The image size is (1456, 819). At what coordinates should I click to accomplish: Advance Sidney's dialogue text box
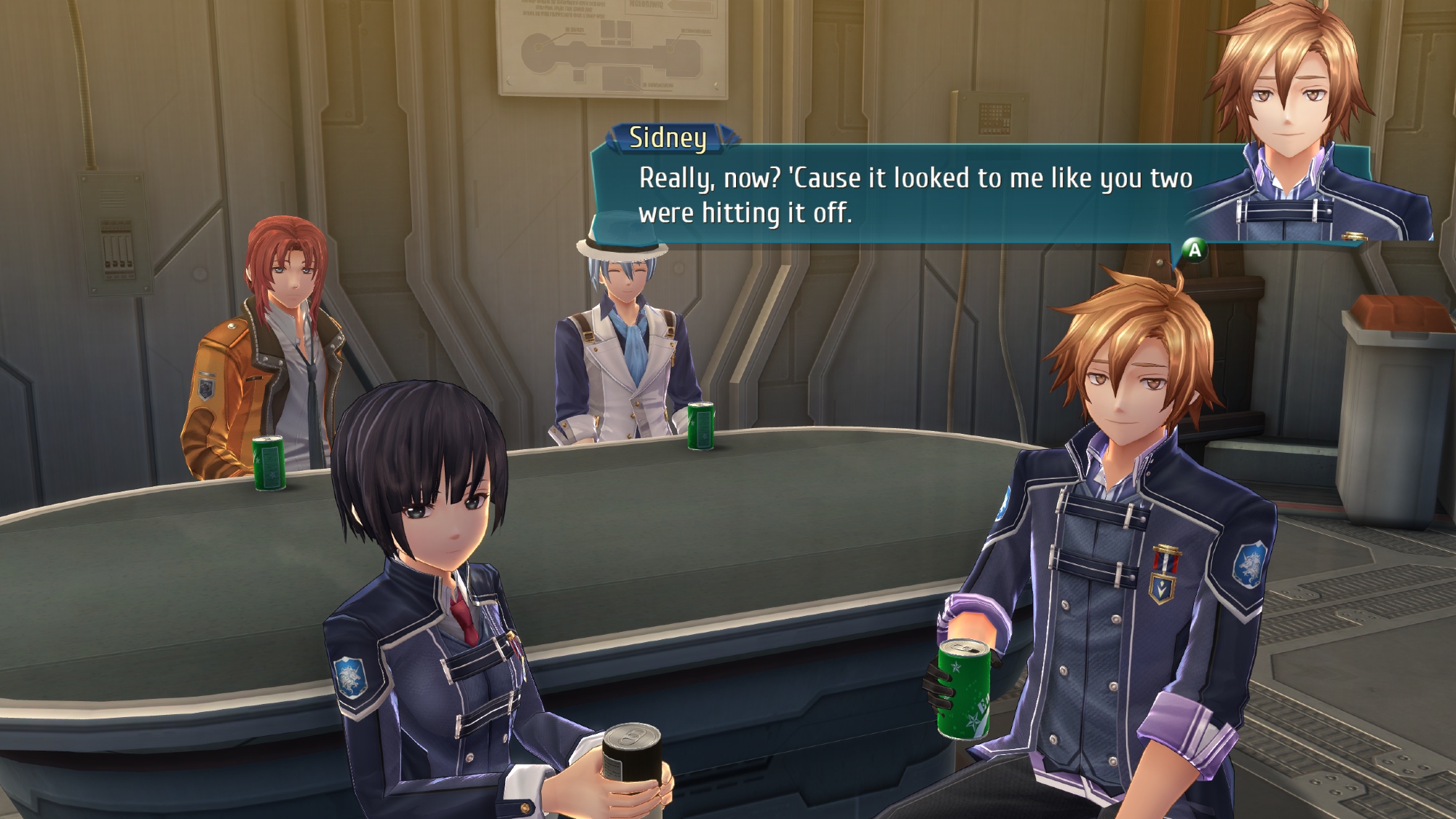click(x=1194, y=250)
